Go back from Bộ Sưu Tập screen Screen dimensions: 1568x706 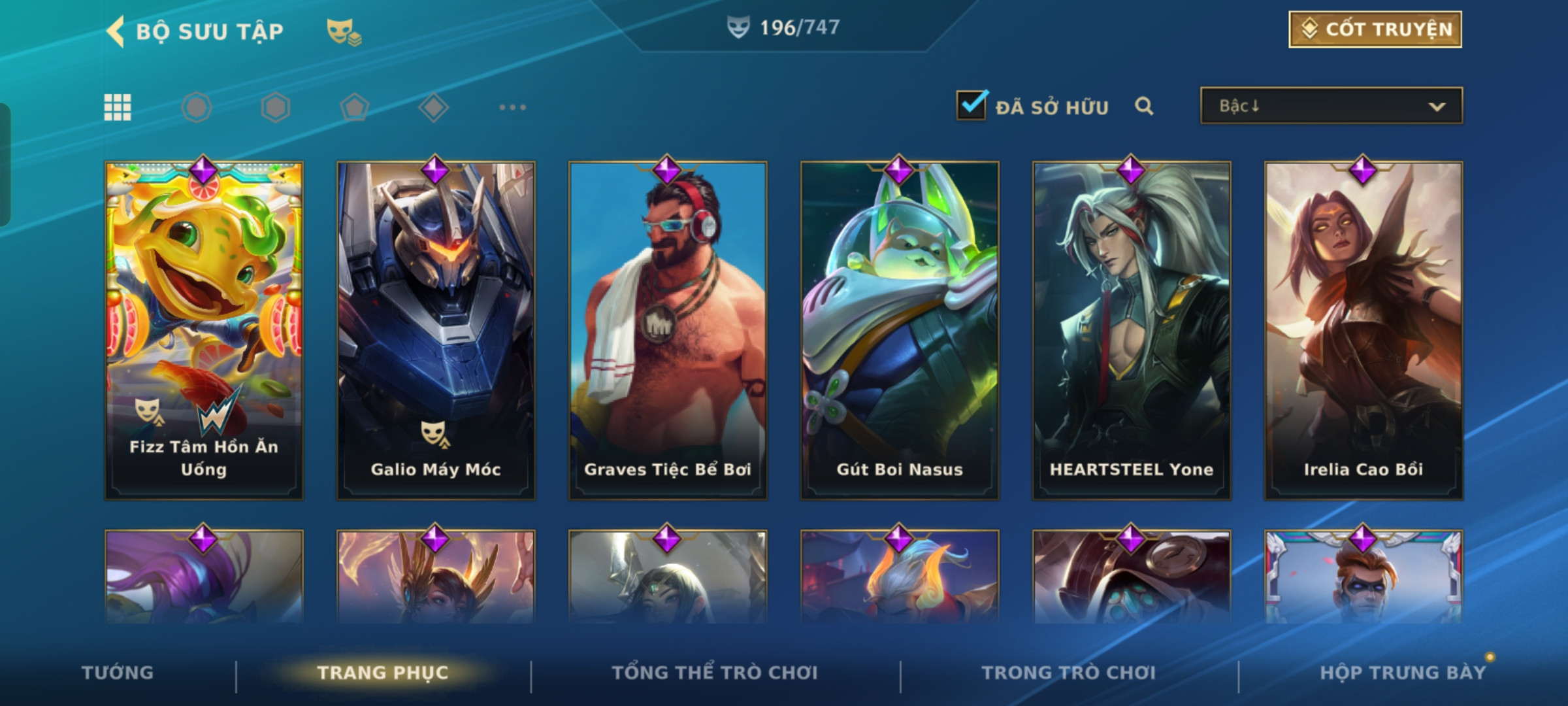coord(116,31)
